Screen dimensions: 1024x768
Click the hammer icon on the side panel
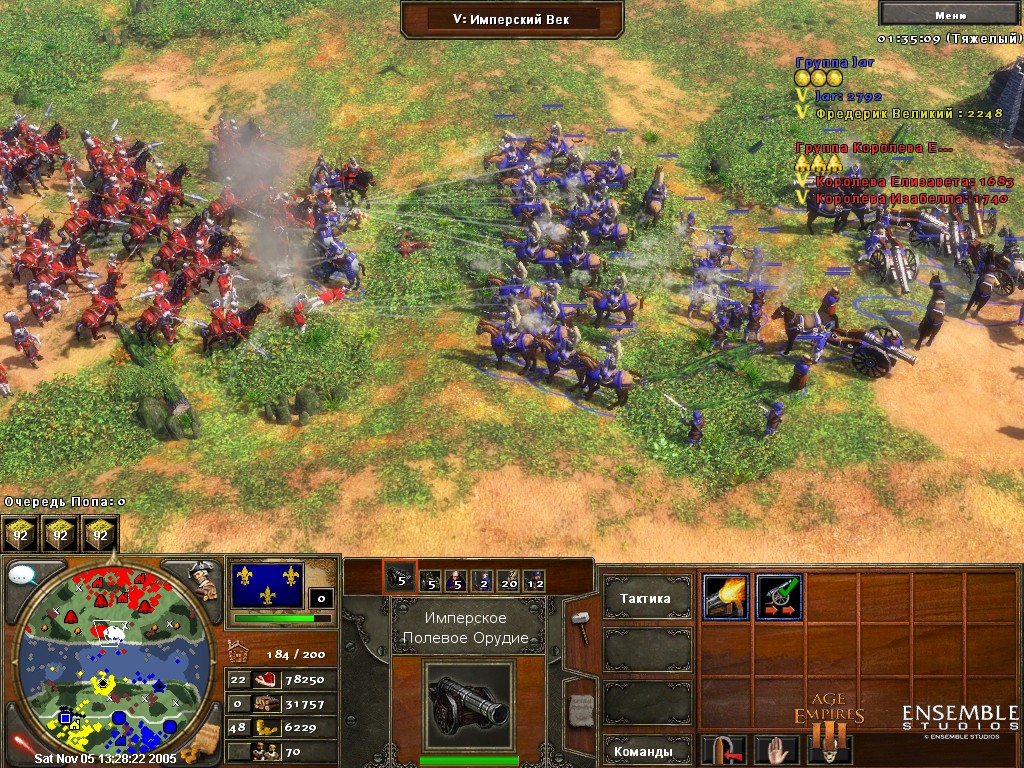(581, 624)
